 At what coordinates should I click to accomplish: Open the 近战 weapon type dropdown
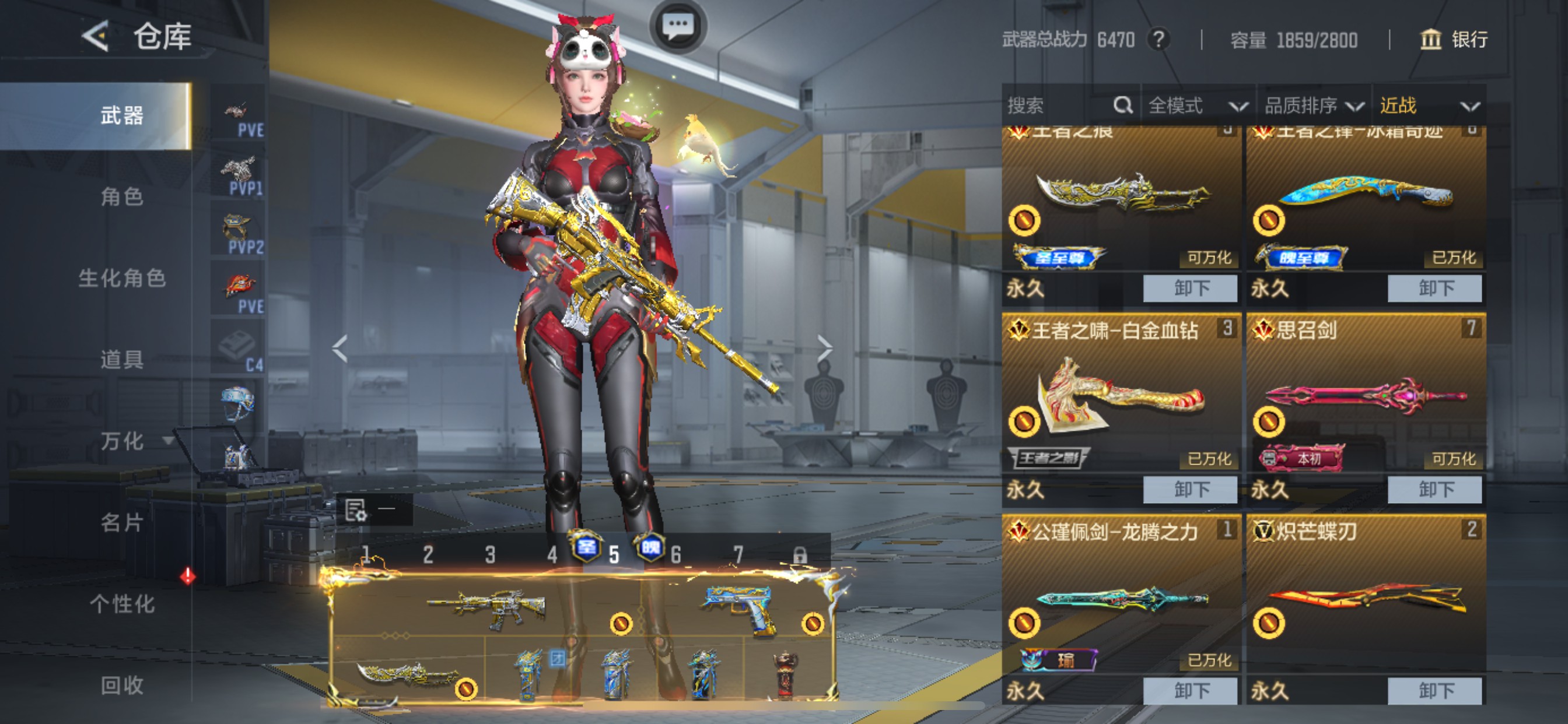point(1428,106)
